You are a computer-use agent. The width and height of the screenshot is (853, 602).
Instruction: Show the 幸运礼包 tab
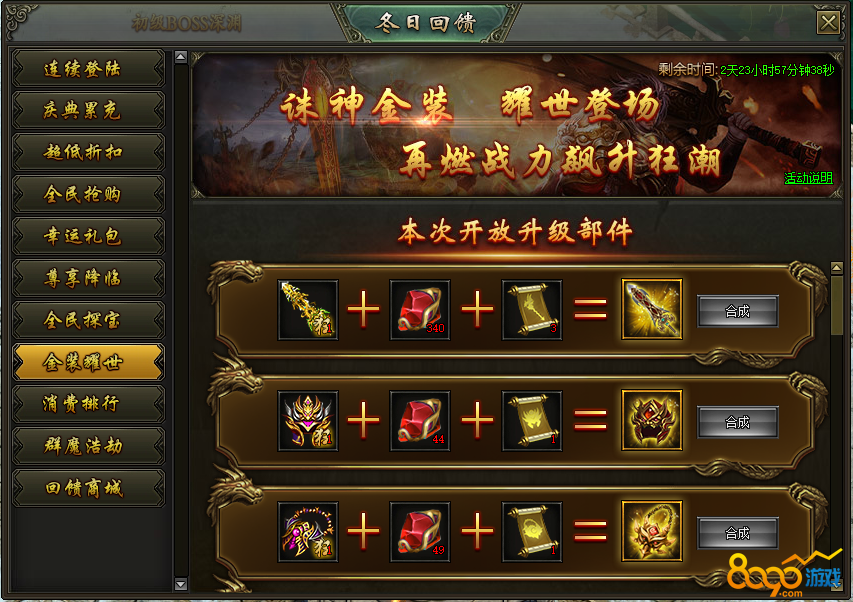(87, 236)
